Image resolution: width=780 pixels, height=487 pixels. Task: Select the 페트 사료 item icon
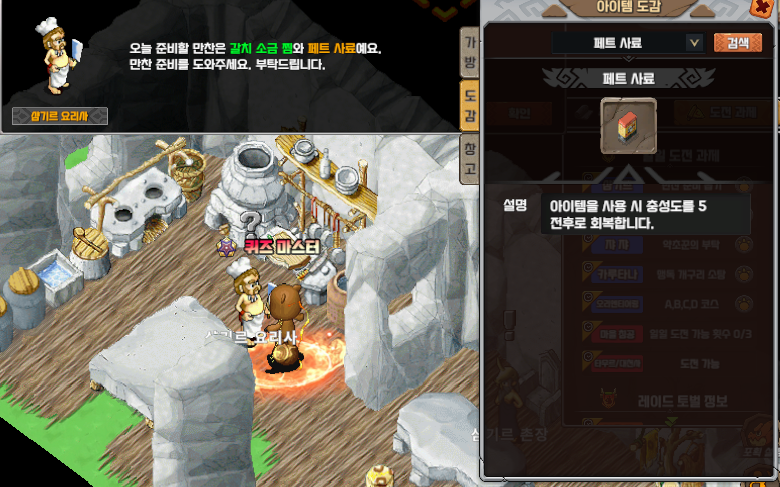click(628, 126)
